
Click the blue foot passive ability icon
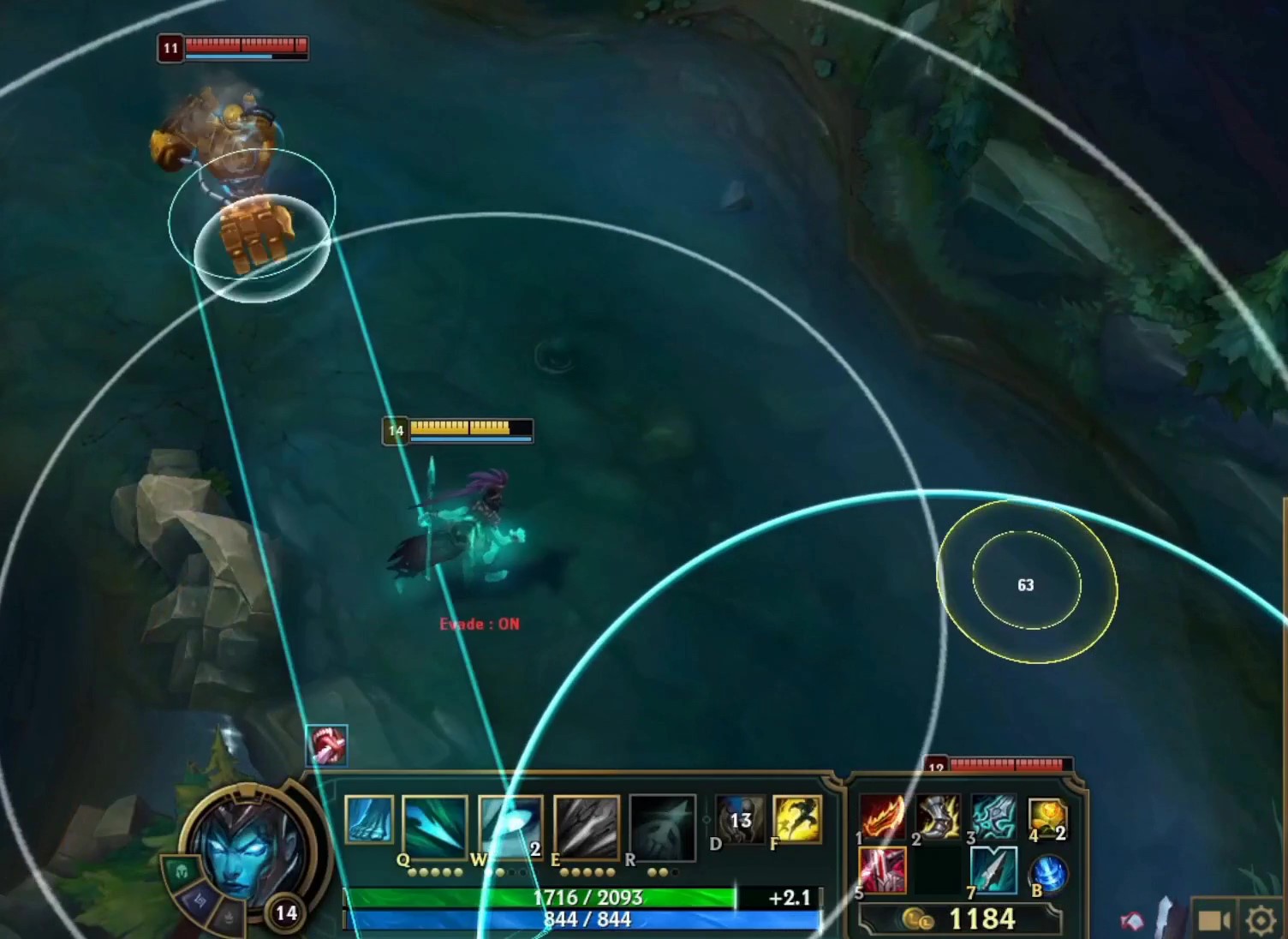pos(369,819)
